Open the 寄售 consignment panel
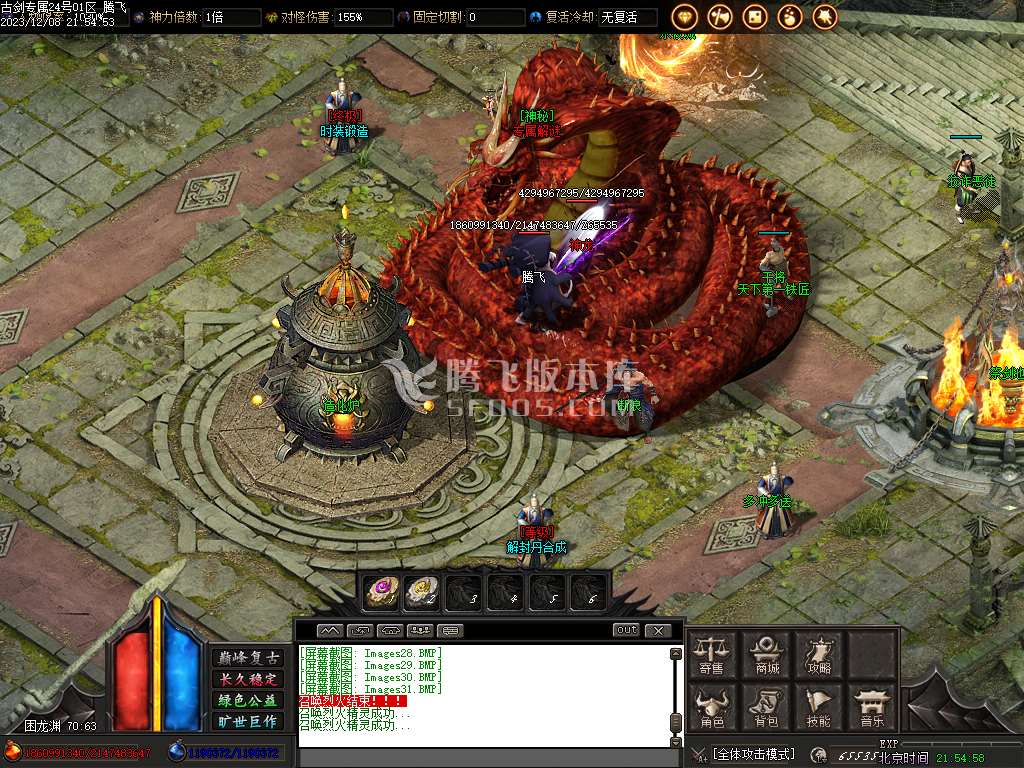1024x768 pixels. 712,654
